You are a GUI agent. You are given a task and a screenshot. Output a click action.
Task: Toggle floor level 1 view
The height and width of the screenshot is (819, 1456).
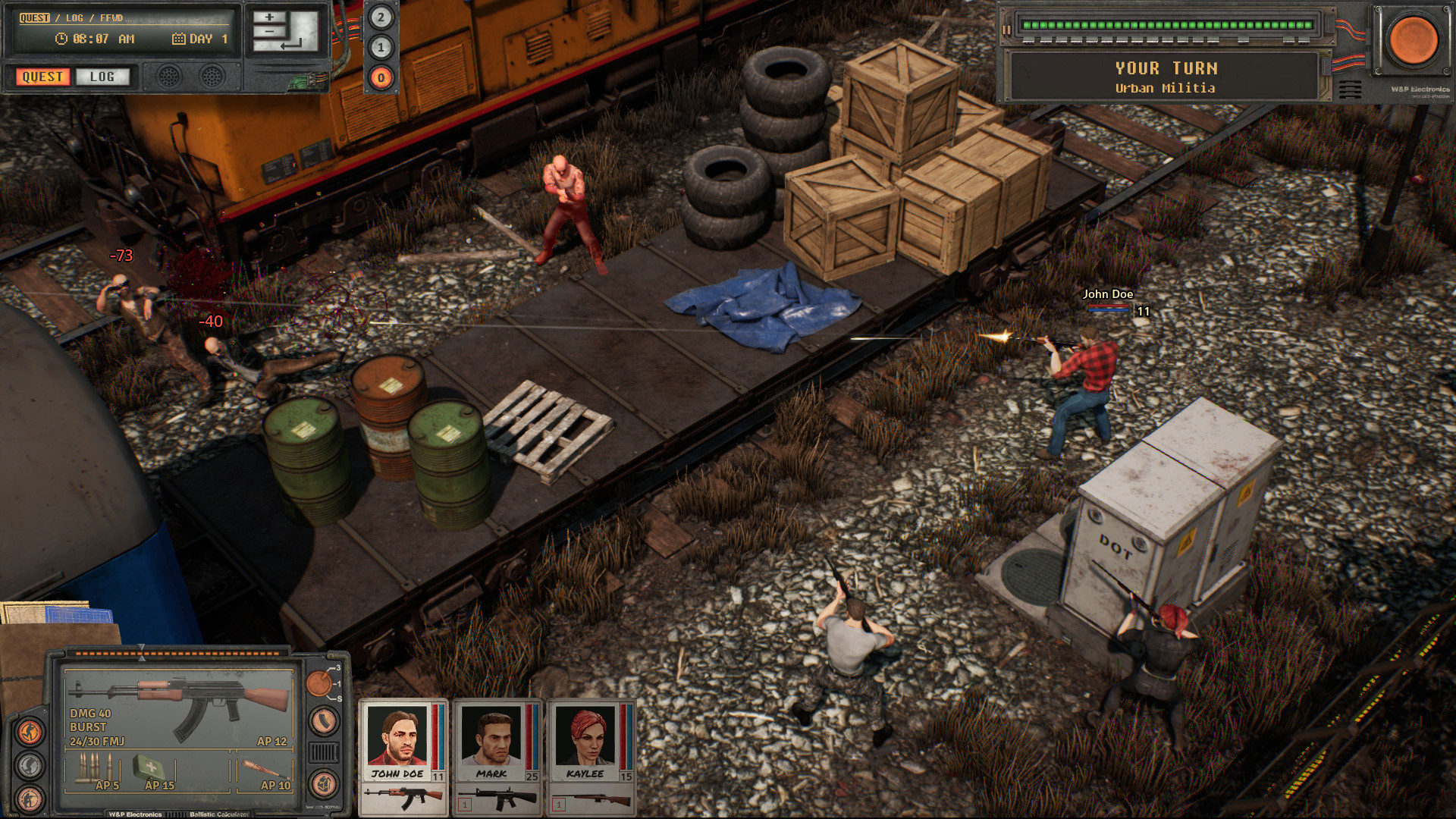[x=380, y=46]
